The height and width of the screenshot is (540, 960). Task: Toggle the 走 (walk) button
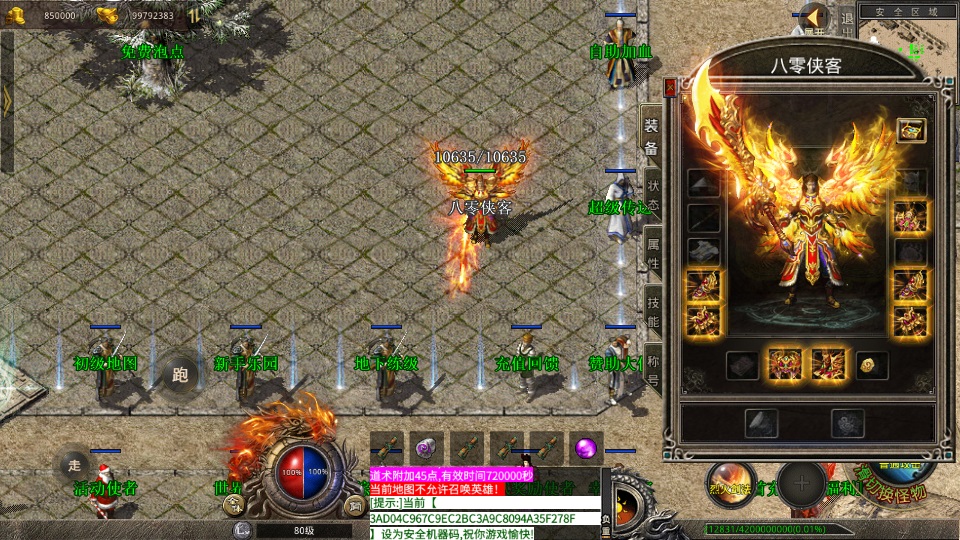[x=73, y=464]
